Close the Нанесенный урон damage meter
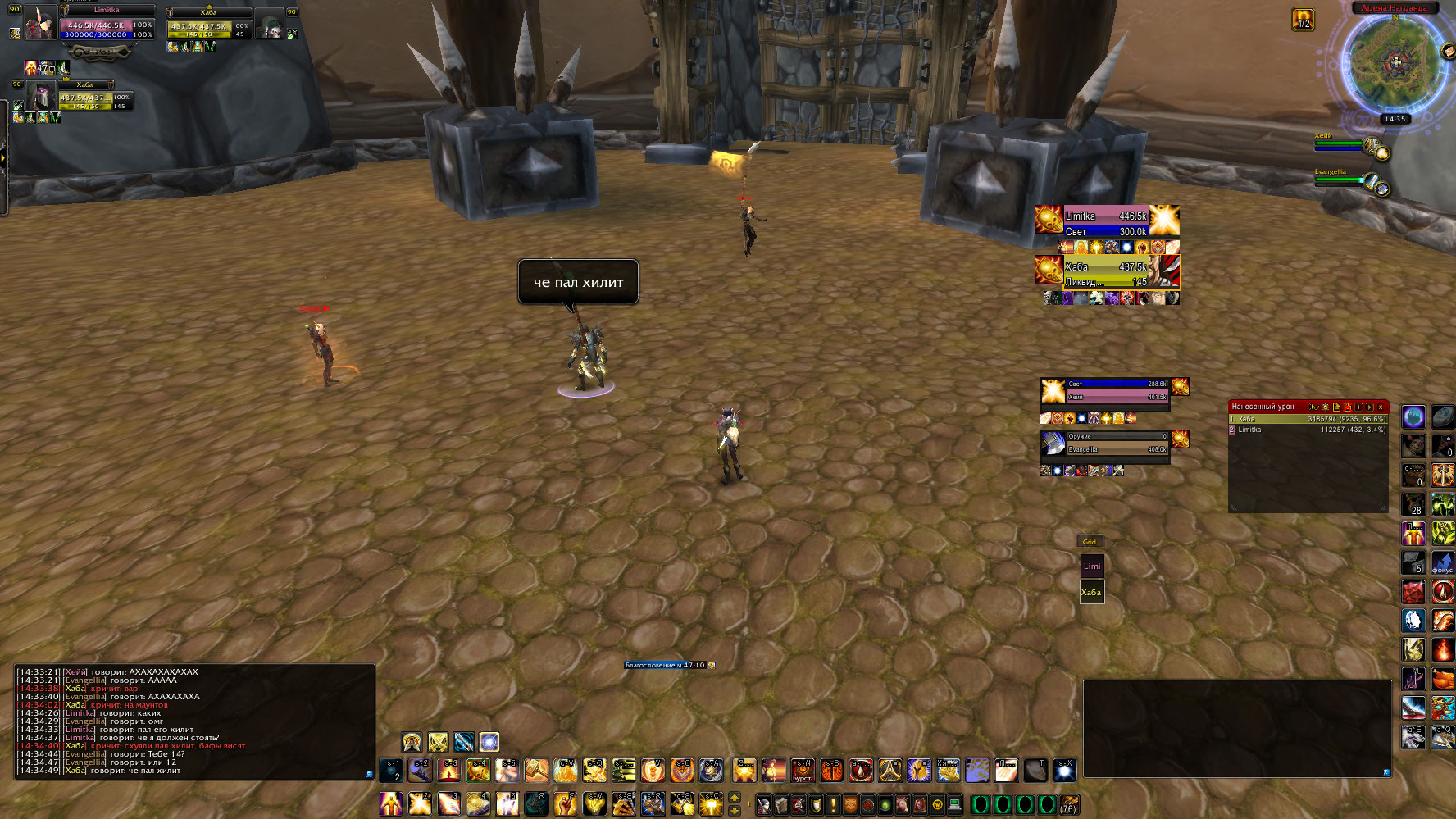Viewport: 1456px width, 819px height. click(x=1381, y=407)
